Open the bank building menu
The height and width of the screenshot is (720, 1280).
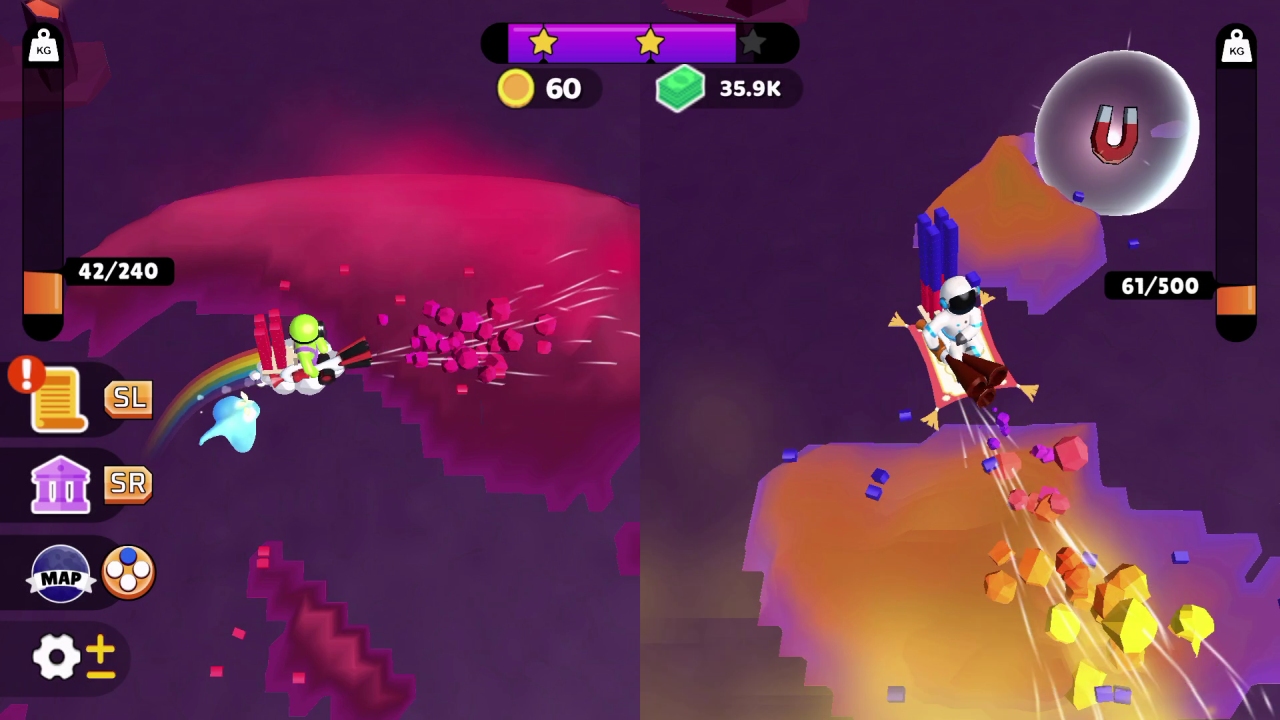click(x=60, y=483)
